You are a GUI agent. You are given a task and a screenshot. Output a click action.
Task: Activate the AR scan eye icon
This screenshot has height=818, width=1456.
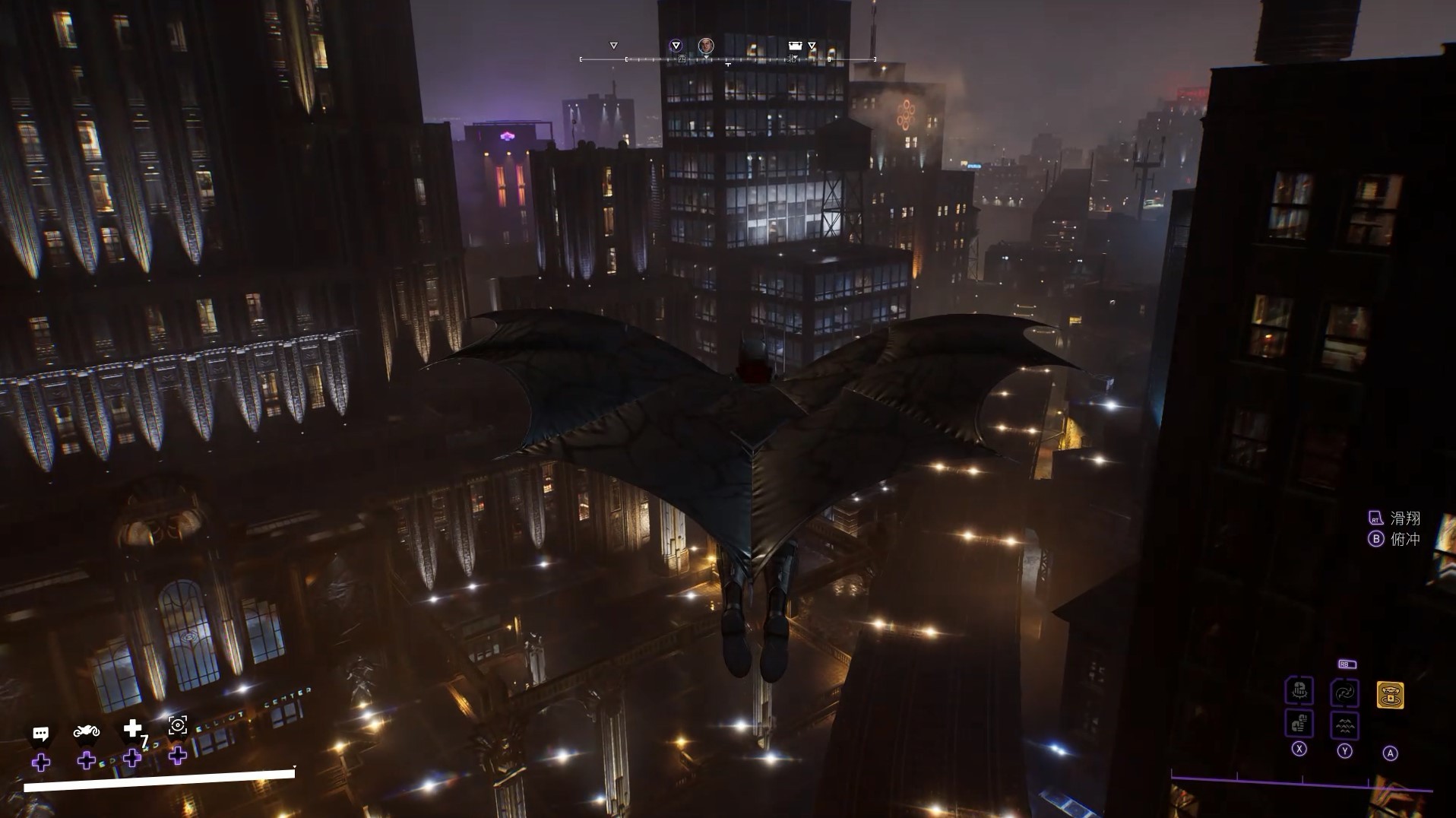pos(178,725)
